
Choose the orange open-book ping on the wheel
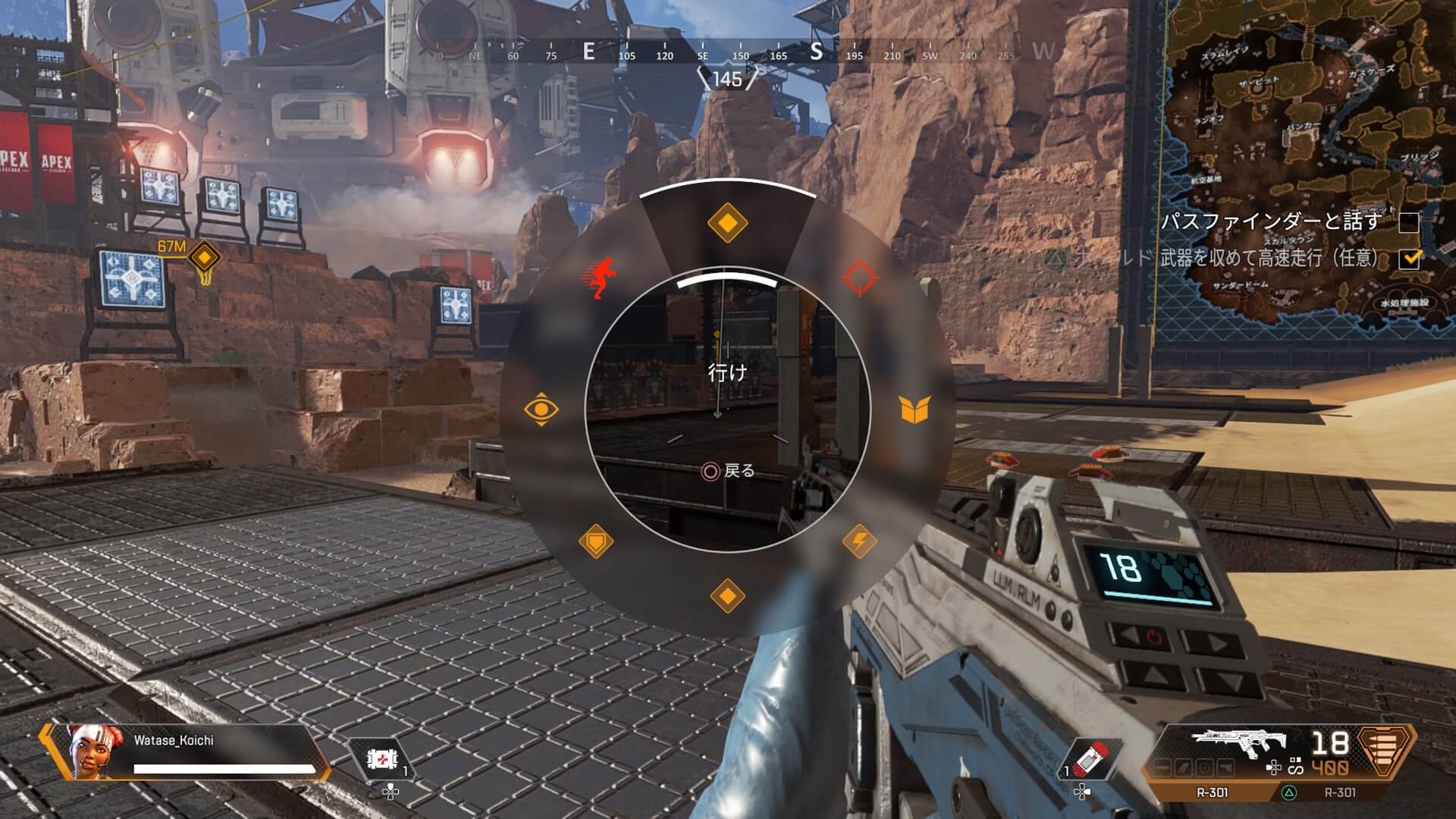point(915,409)
